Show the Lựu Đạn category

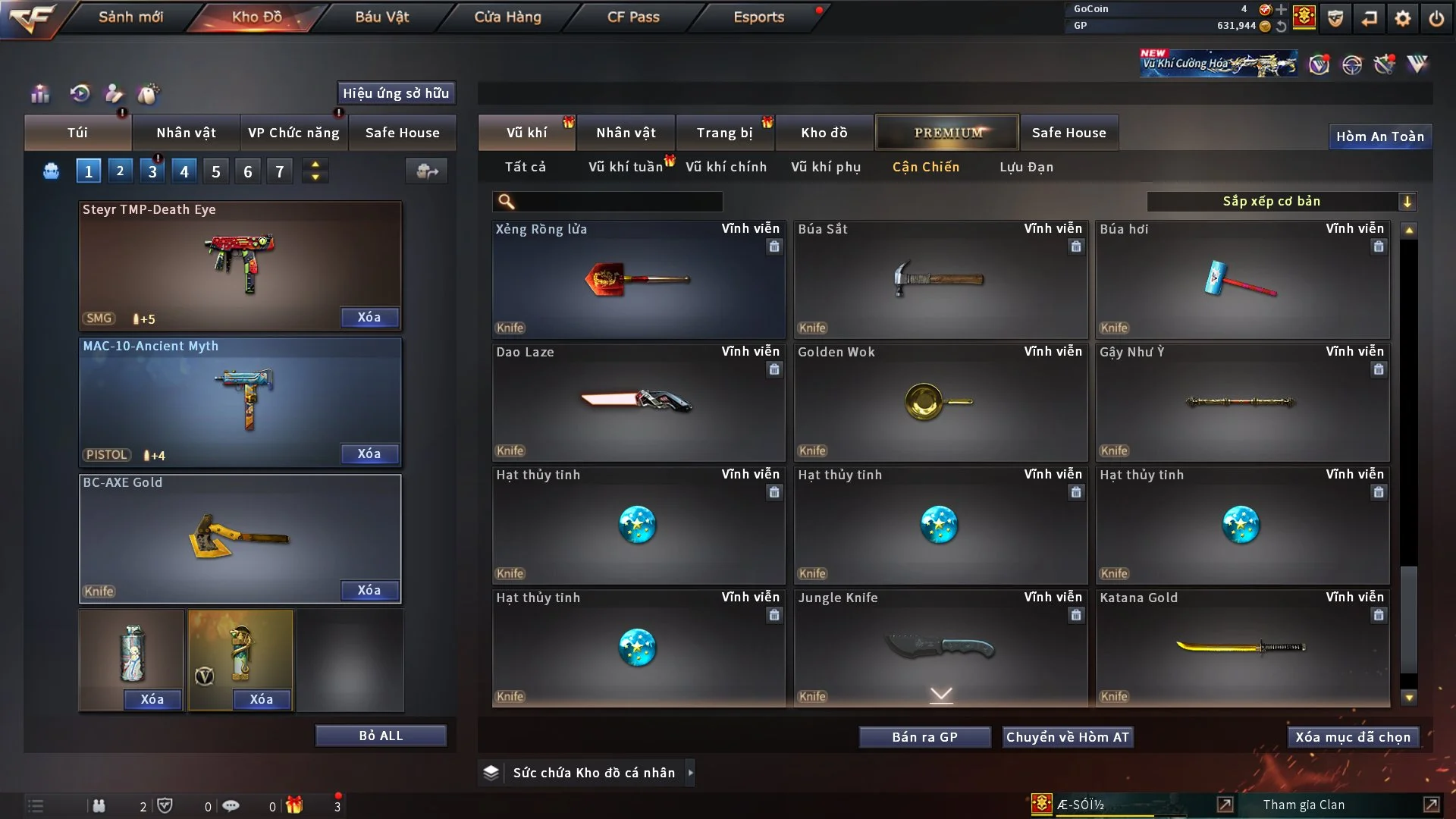[1026, 167]
